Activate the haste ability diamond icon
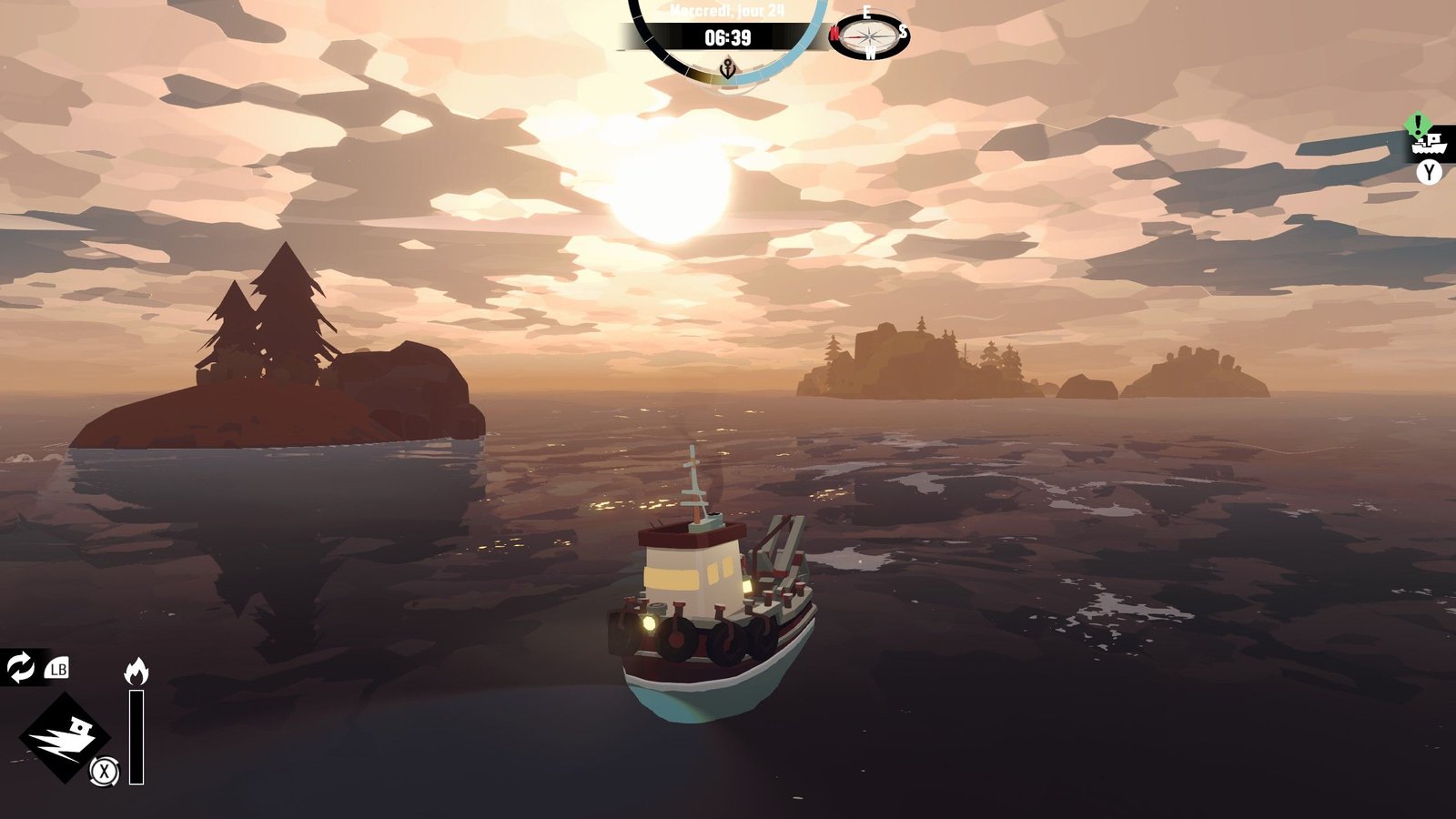The height and width of the screenshot is (819, 1456). click(64, 736)
